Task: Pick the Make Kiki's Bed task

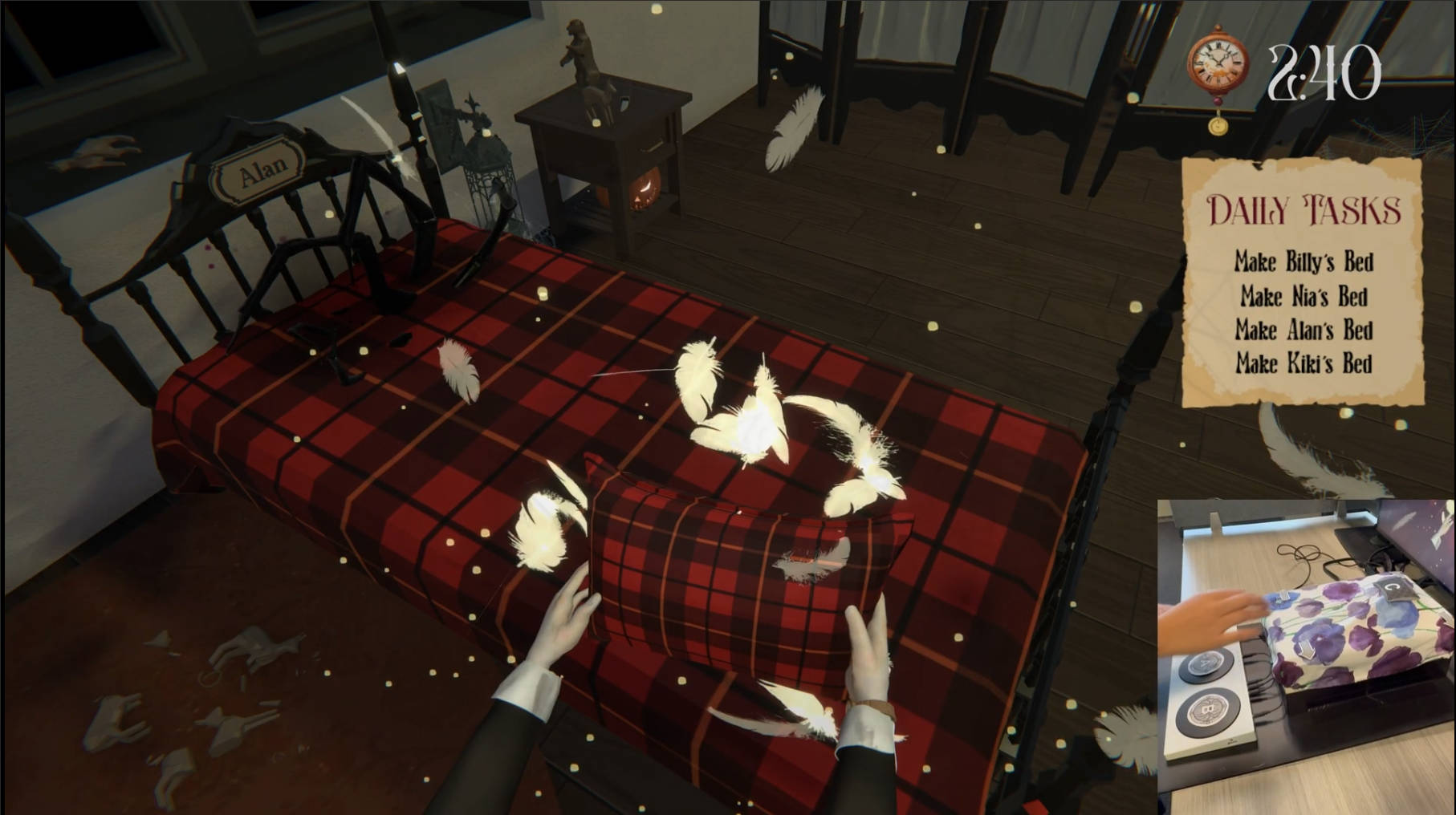Action: pos(1303,363)
